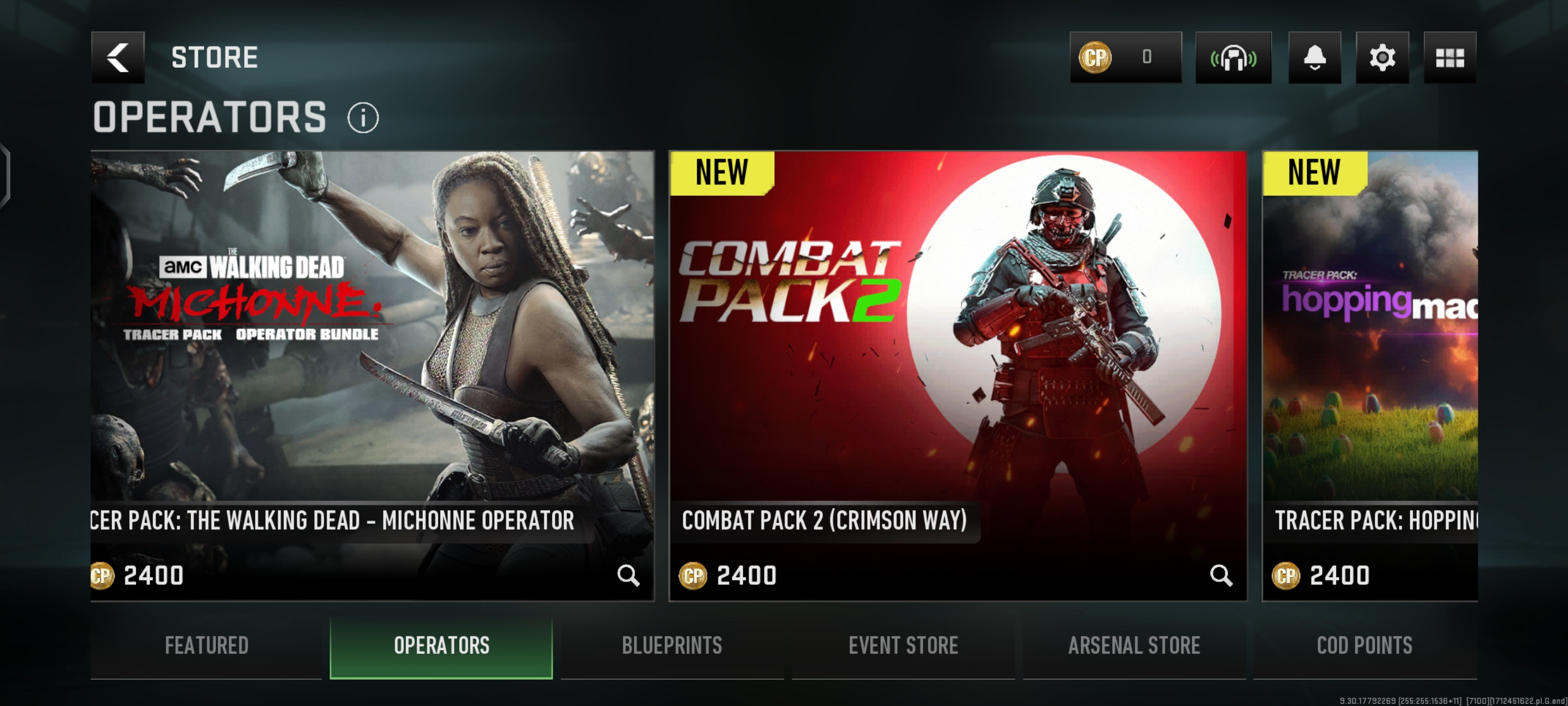Open the COD Points balance
1568x706 pixels.
pos(1125,57)
